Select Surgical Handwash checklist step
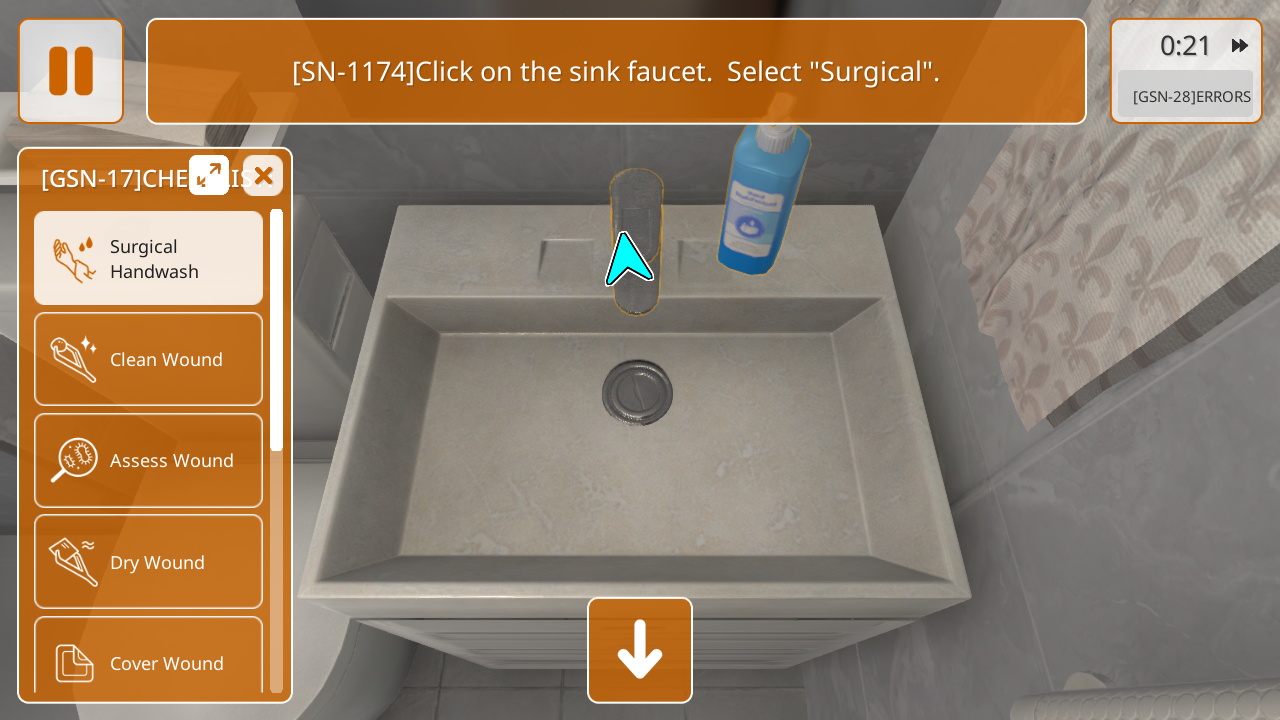The width and height of the screenshot is (1280, 720). [x=148, y=258]
